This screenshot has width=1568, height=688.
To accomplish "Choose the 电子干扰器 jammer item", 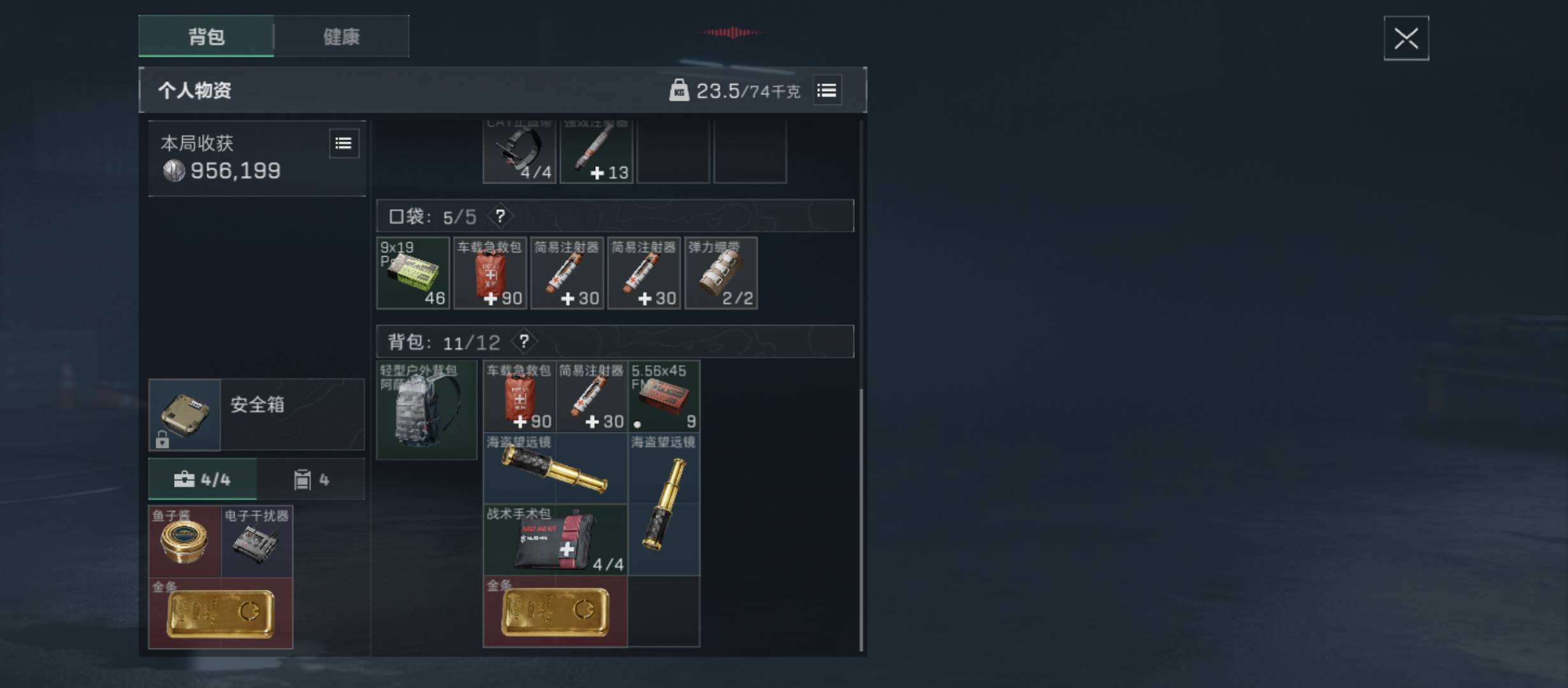I will point(257,541).
